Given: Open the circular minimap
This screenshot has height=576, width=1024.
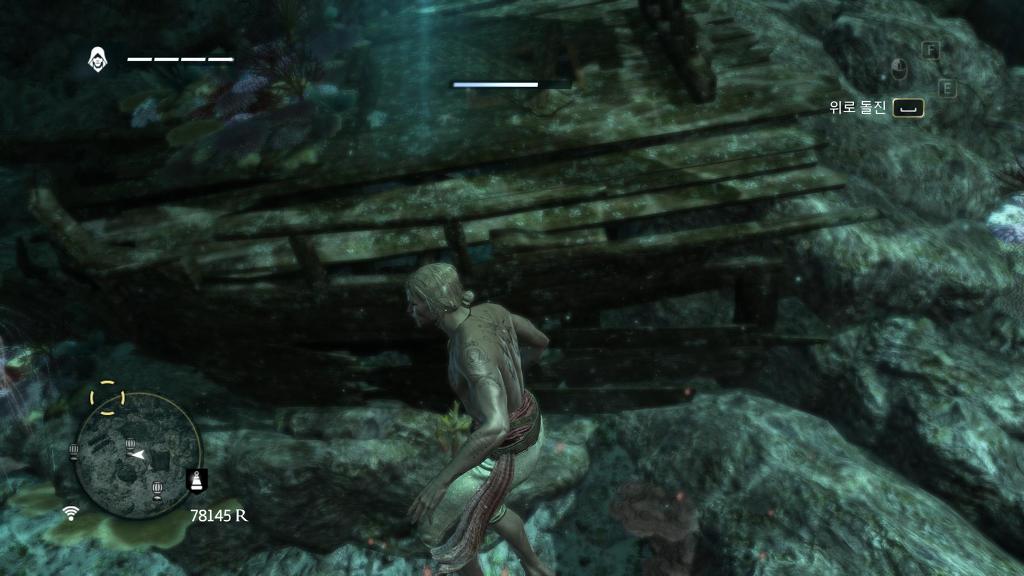Looking at the screenshot, I should (139, 456).
